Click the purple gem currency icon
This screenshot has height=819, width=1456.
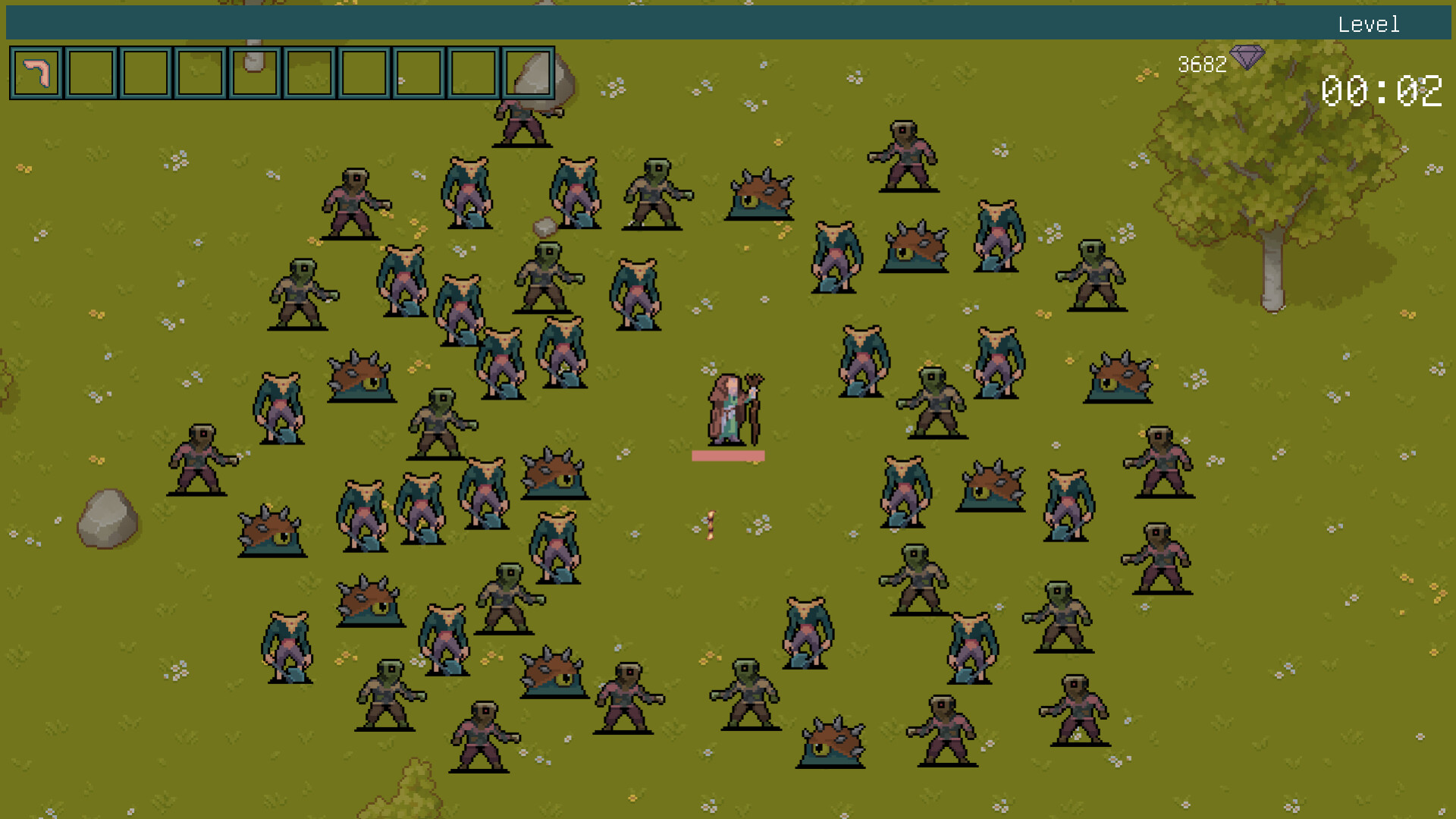click(x=1247, y=56)
